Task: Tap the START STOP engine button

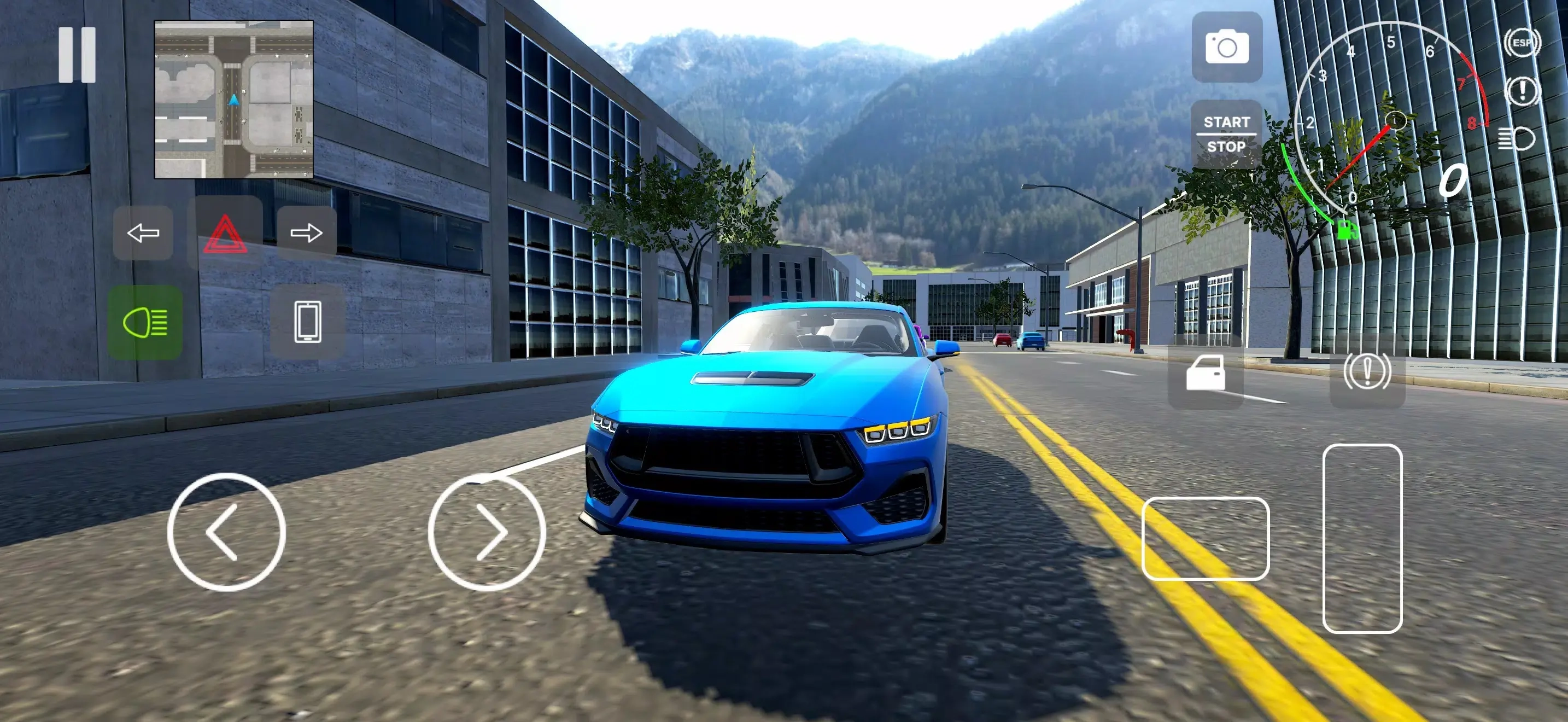Action: [x=1226, y=135]
